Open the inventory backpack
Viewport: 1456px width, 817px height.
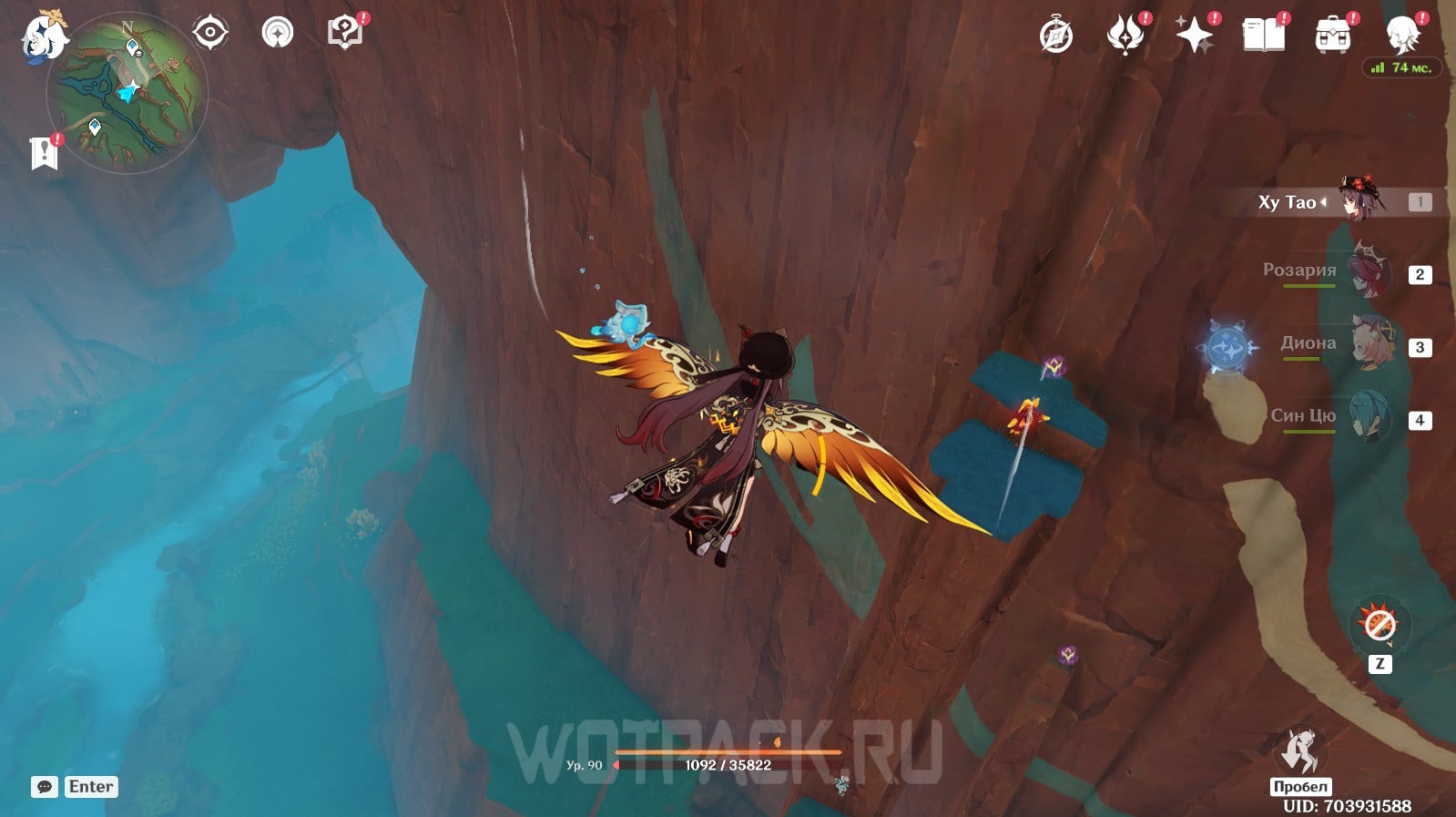[1333, 36]
